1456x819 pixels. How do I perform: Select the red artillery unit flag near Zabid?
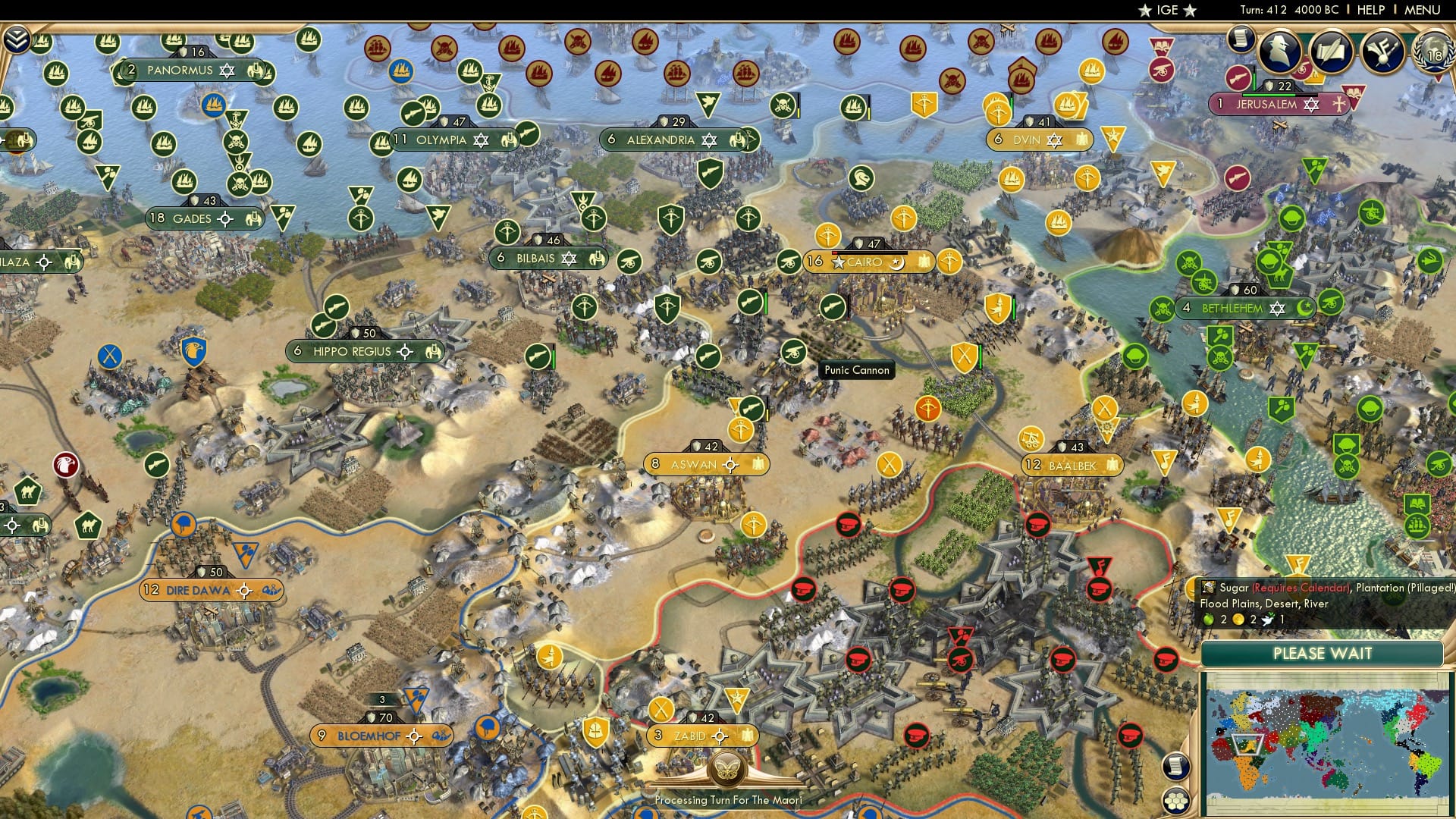point(960,660)
